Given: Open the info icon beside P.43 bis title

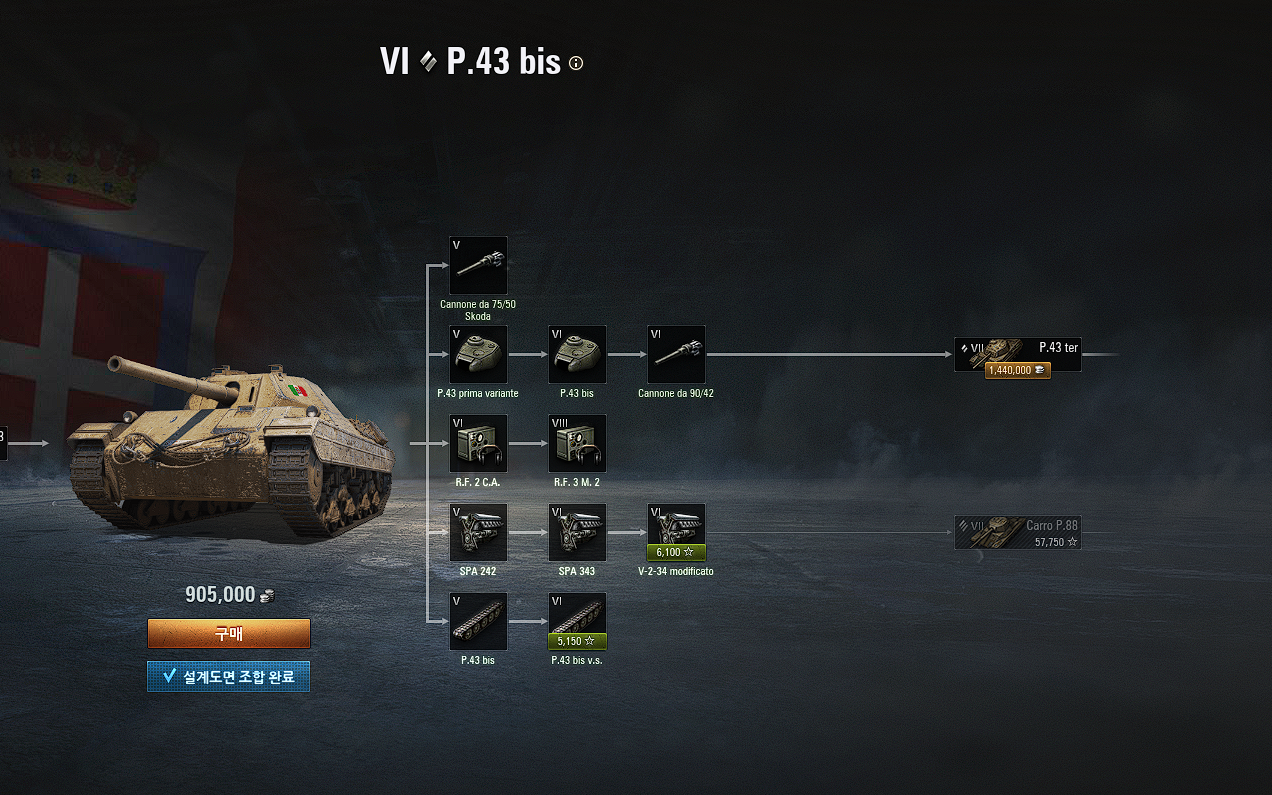Looking at the screenshot, I should pos(576,63).
